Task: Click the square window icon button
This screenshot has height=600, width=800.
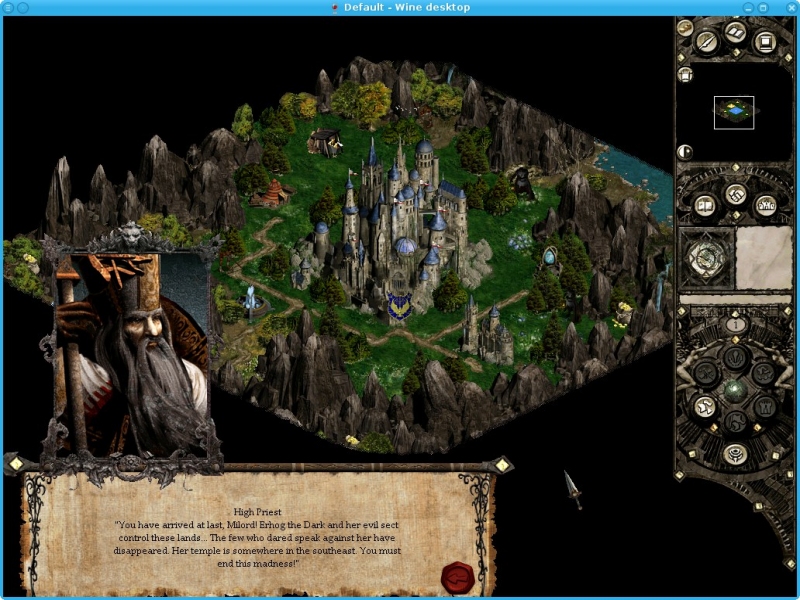Action: [765, 42]
